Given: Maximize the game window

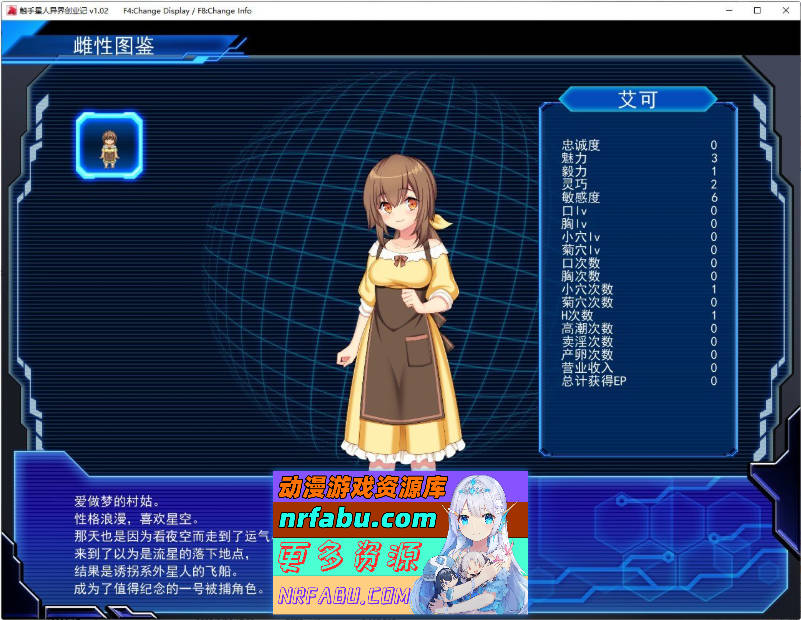Looking at the screenshot, I should point(757,10).
